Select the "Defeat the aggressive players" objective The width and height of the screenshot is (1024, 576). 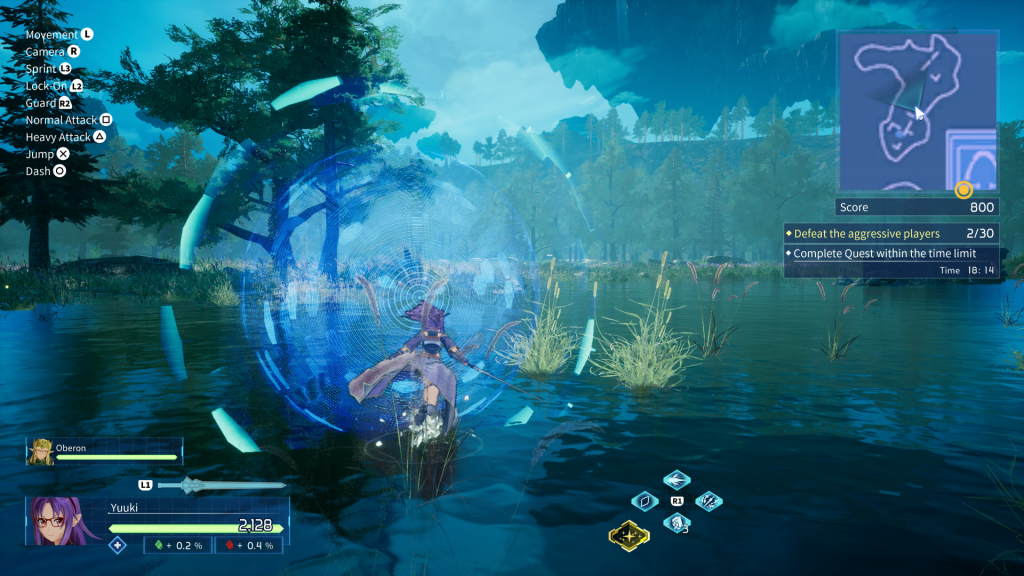pyautogui.click(x=866, y=233)
